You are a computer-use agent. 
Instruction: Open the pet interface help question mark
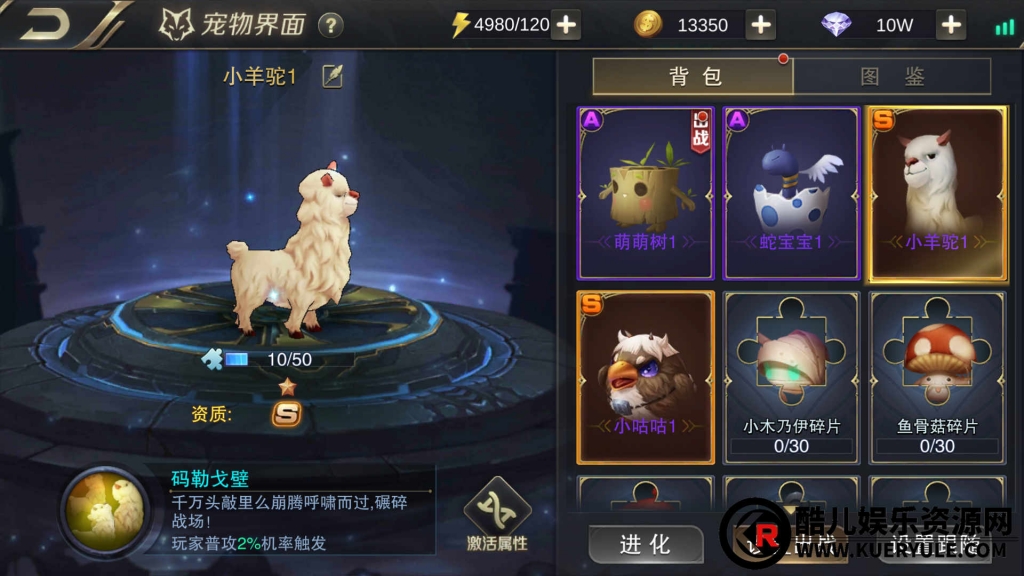(330, 25)
